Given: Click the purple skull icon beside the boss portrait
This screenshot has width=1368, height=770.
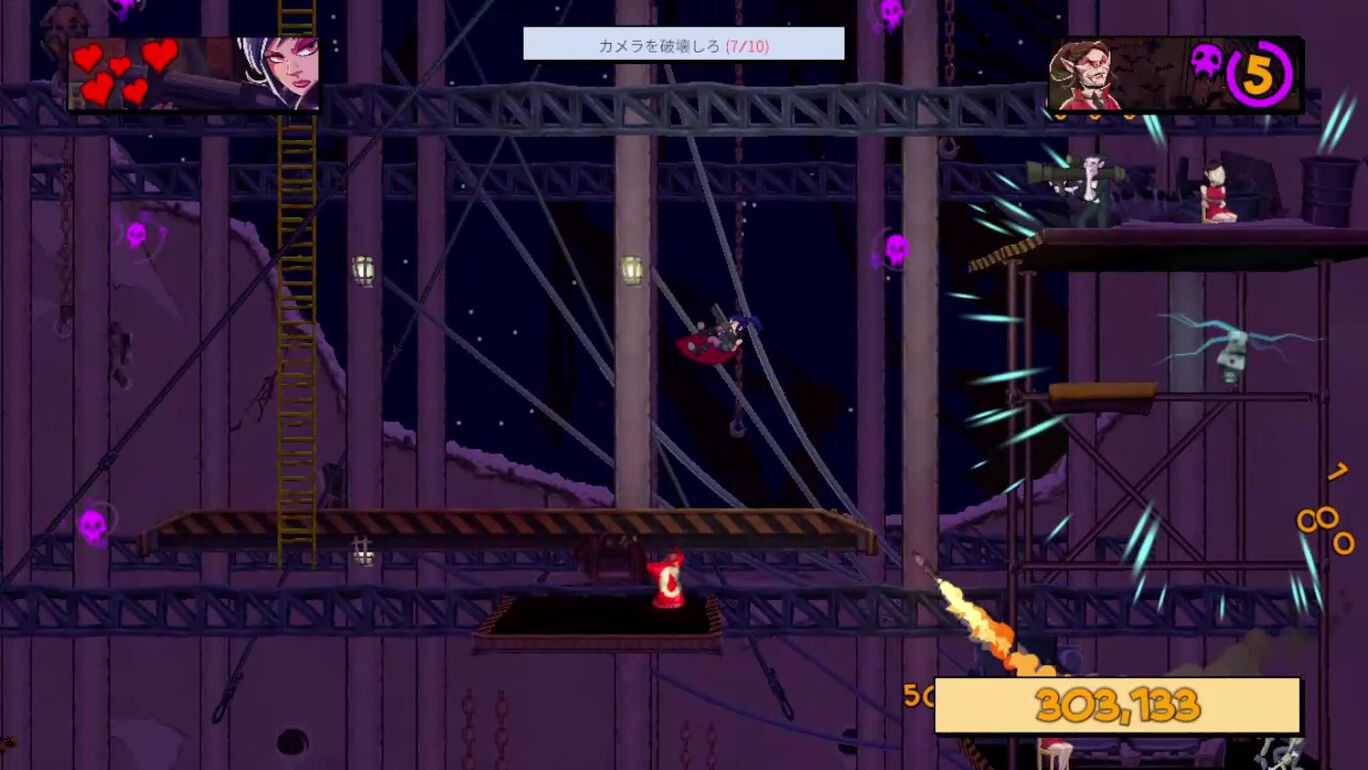Looking at the screenshot, I should (1206, 62).
